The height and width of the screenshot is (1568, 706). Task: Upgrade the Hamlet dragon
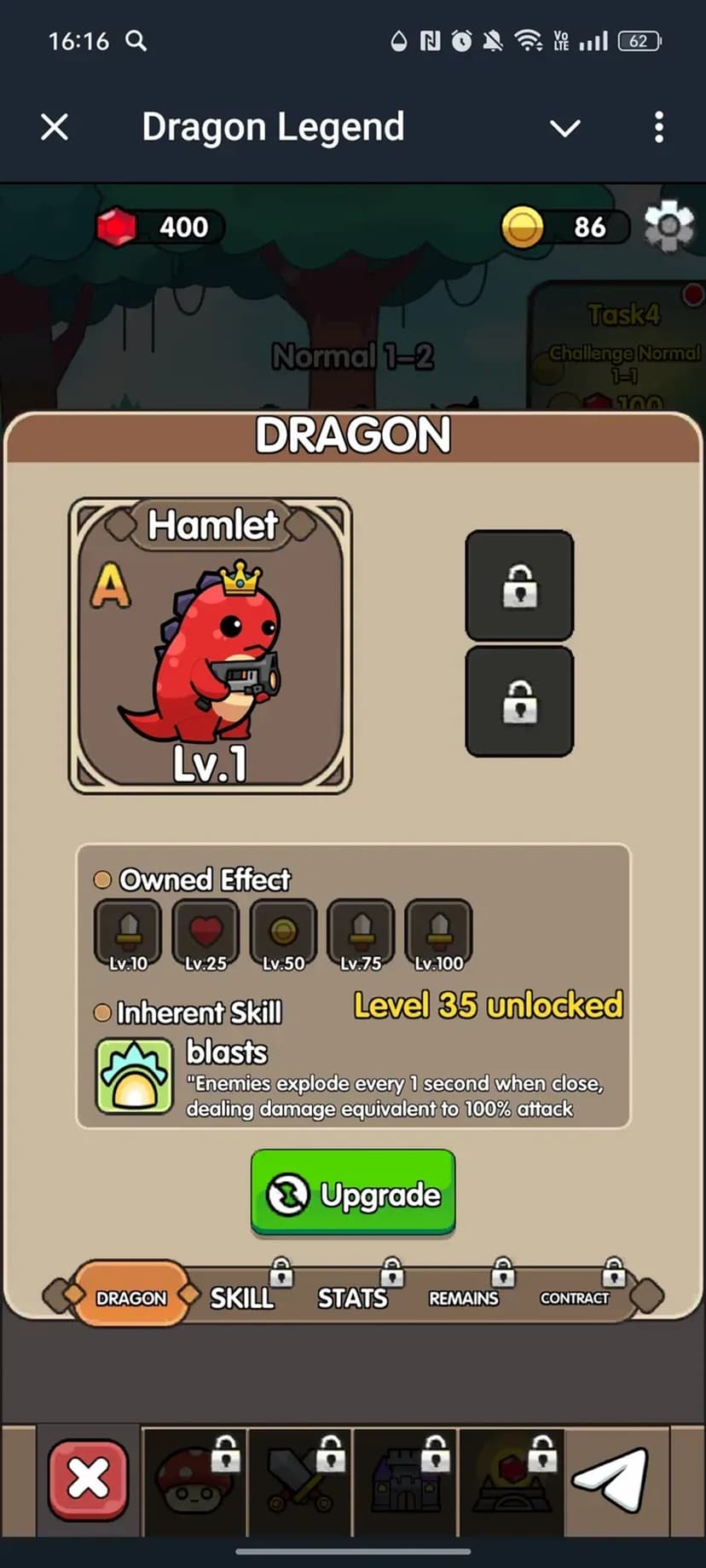353,1193
